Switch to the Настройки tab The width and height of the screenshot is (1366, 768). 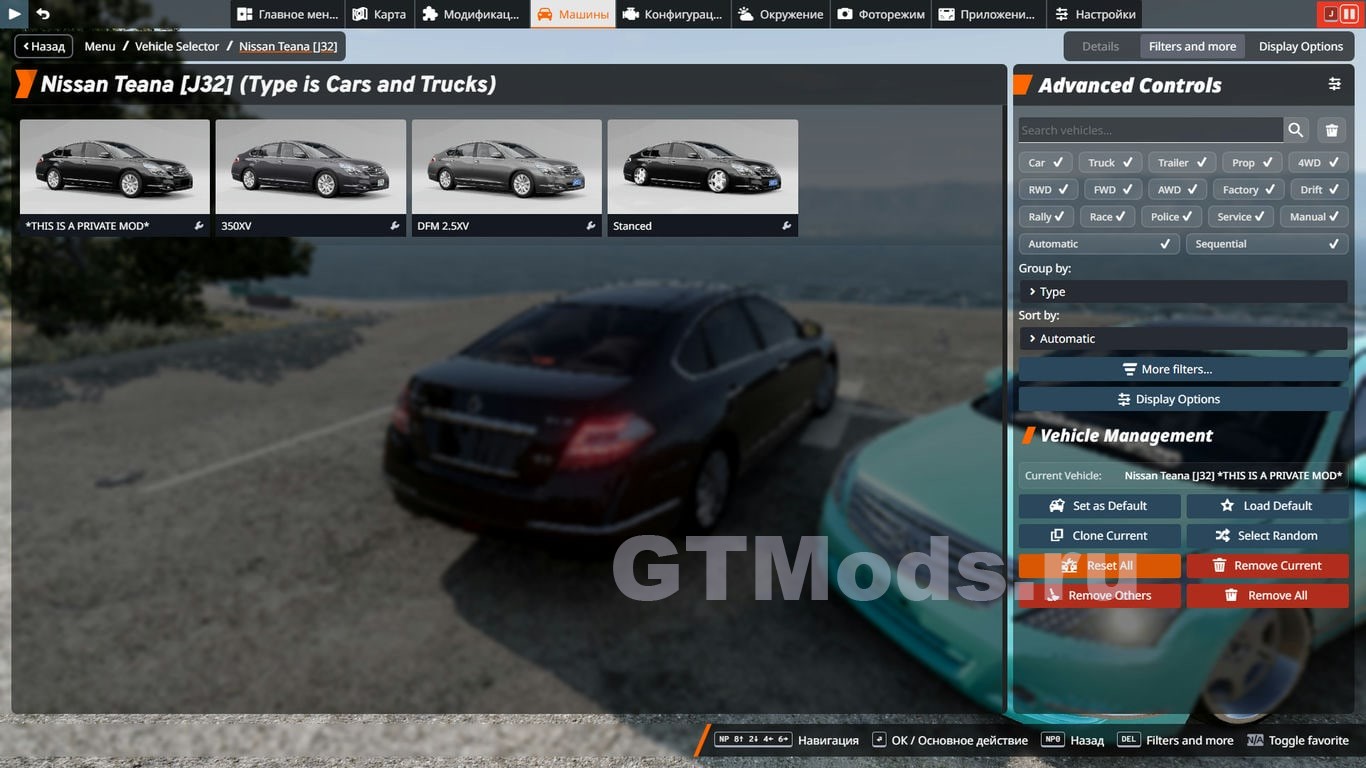[1095, 14]
